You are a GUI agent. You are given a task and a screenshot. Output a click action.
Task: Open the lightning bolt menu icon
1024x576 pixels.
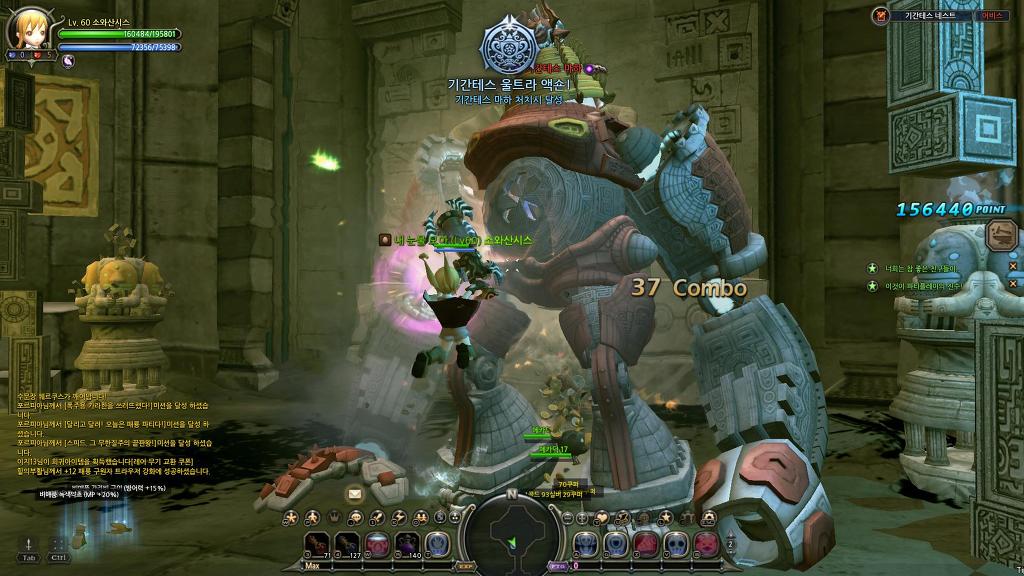click(400, 517)
